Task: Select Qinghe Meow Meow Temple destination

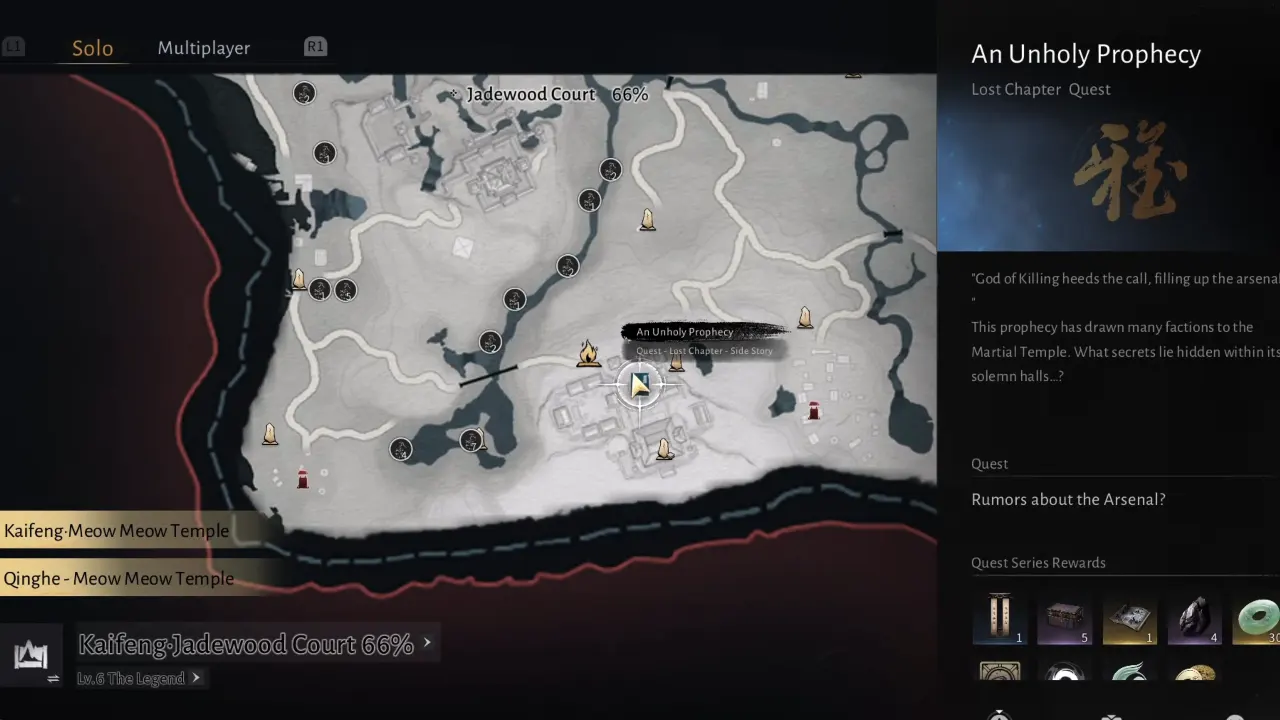Action: [x=118, y=578]
